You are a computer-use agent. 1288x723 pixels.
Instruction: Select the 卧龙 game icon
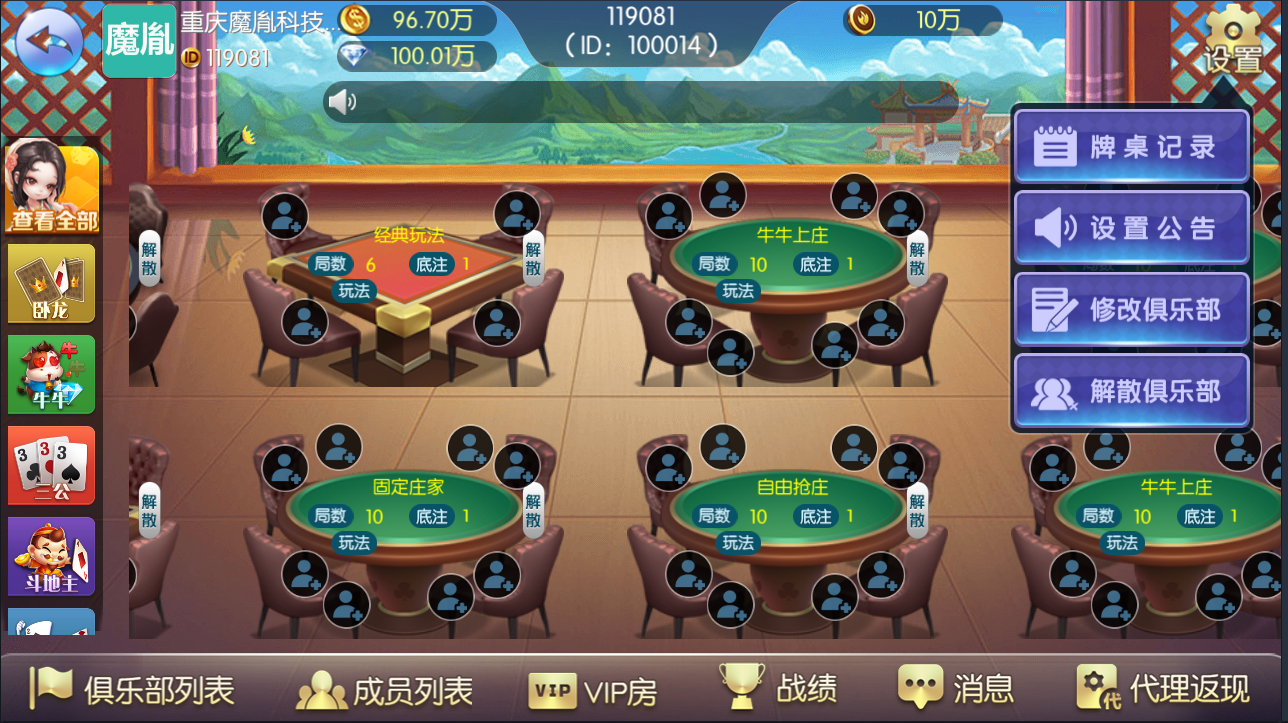point(50,284)
